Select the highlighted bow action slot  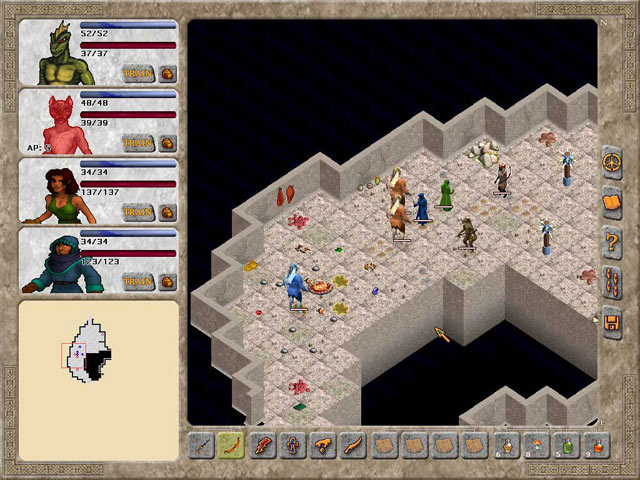(x=232, y=444)
